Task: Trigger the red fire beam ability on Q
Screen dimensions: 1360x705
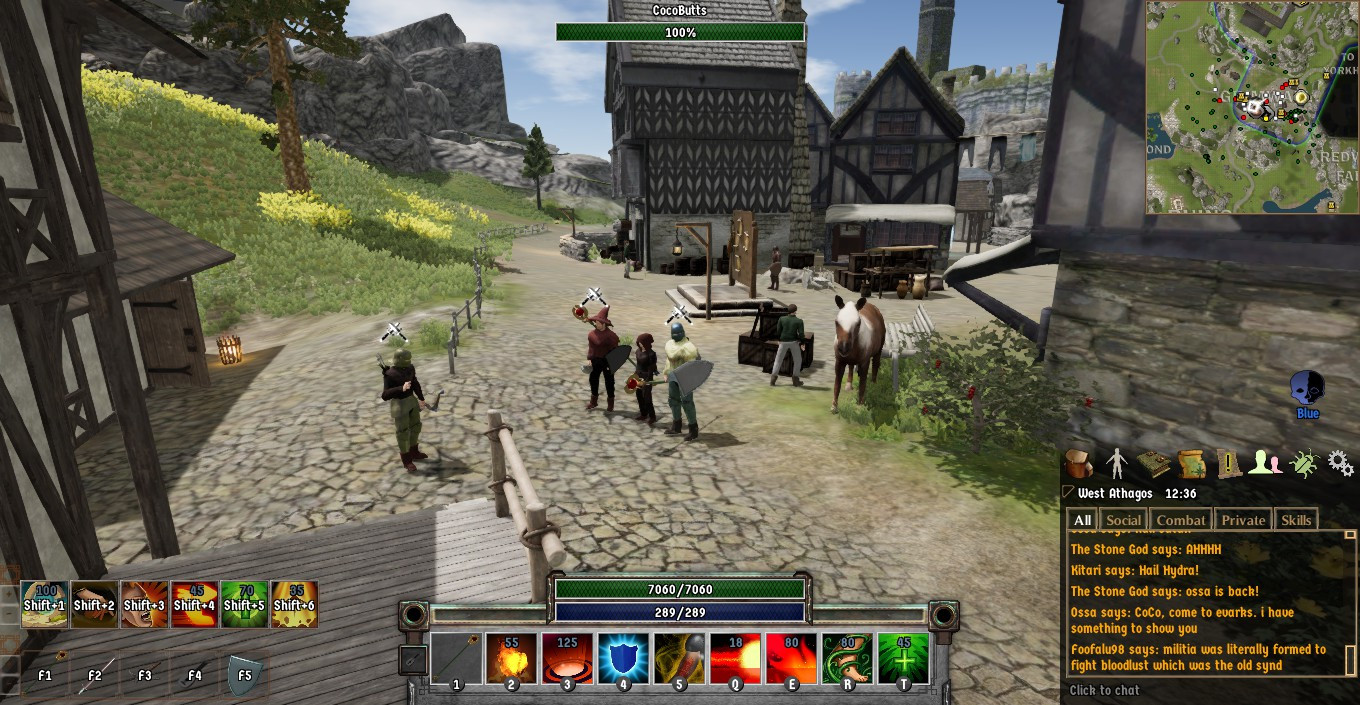Action: (736, 659)
